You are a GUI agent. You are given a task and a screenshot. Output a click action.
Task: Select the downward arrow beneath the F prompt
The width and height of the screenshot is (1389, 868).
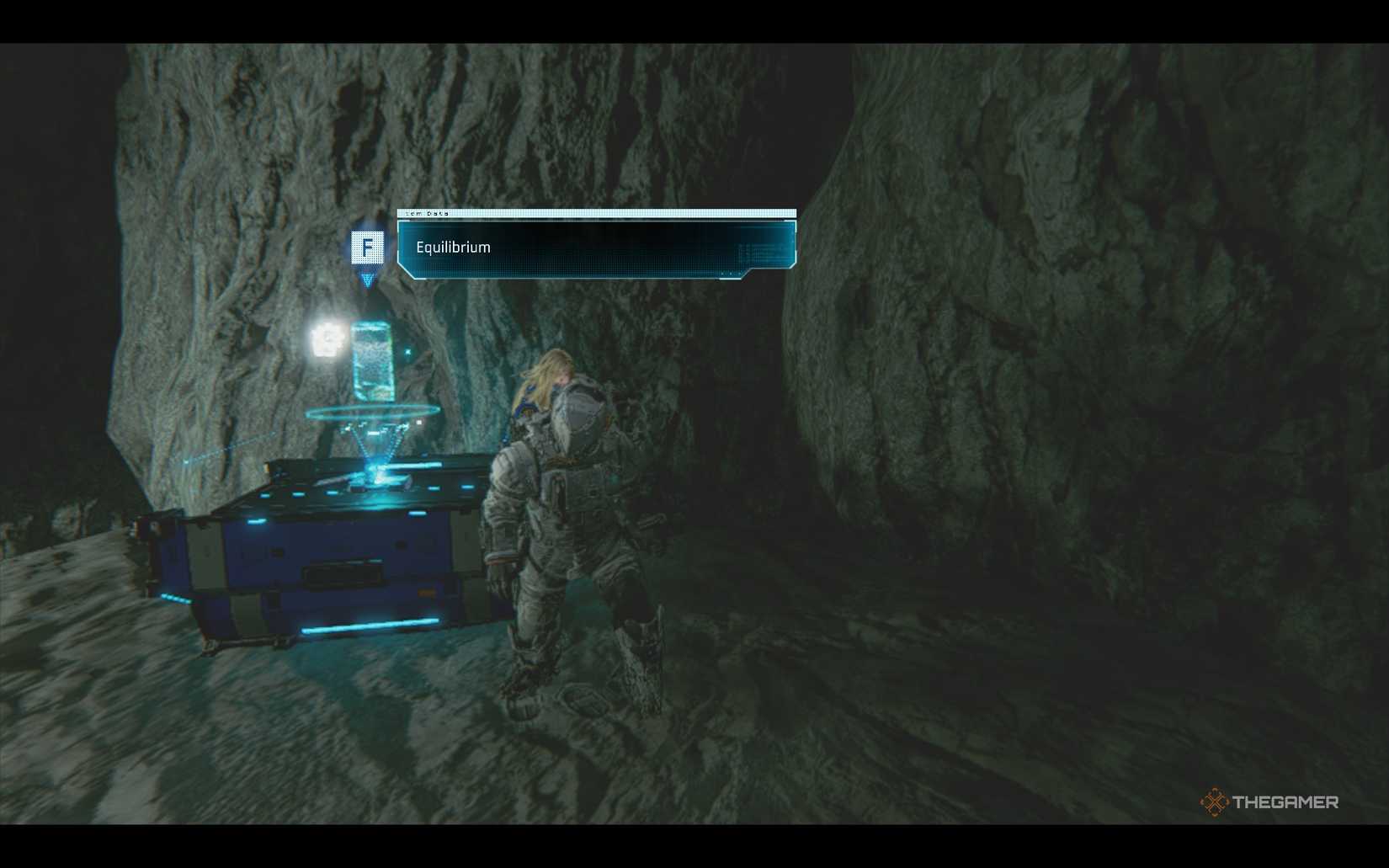click(x=368, y=280)
